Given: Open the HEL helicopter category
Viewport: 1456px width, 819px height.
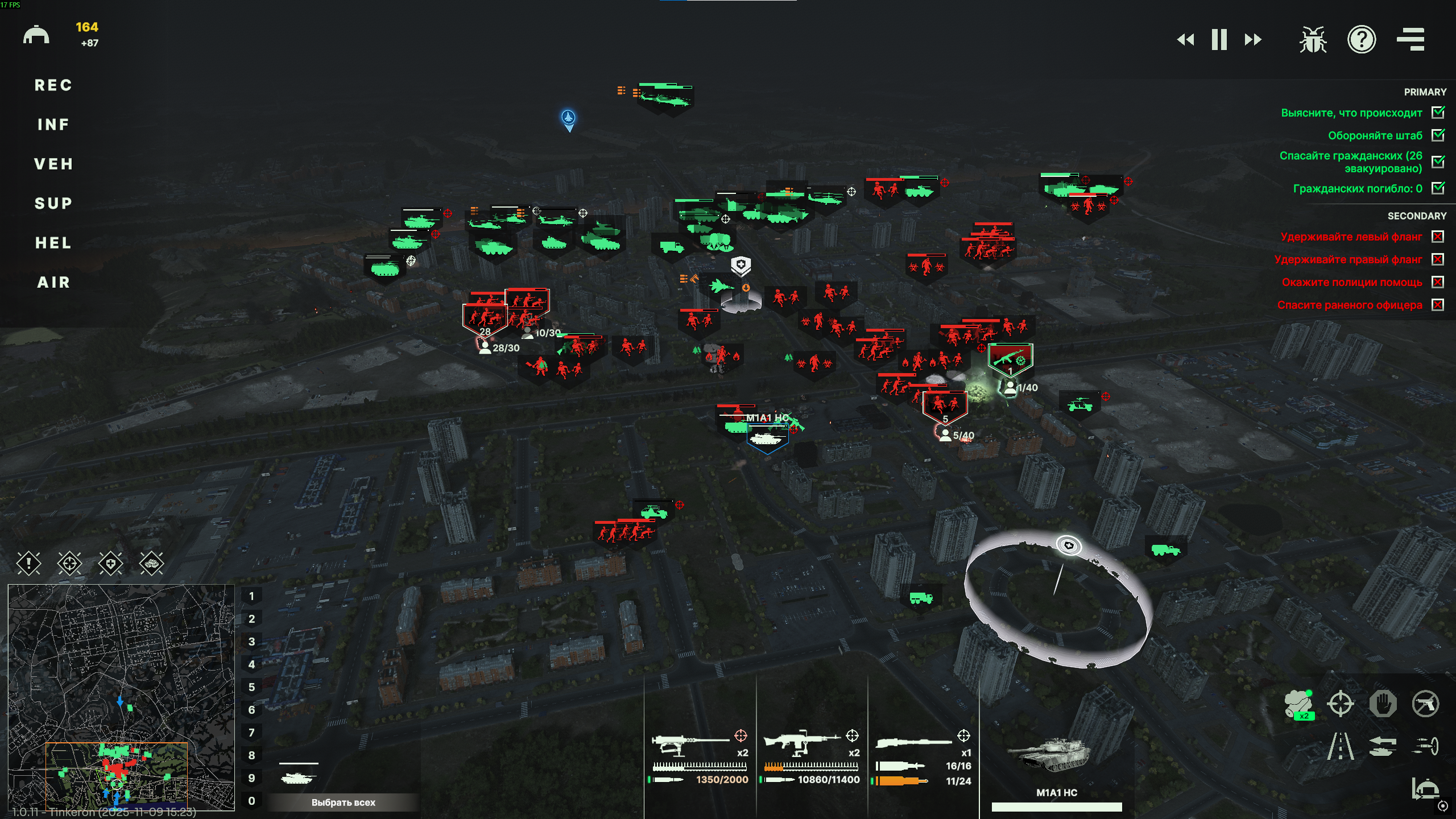Looking at the screenshot, I should (53, 243).
